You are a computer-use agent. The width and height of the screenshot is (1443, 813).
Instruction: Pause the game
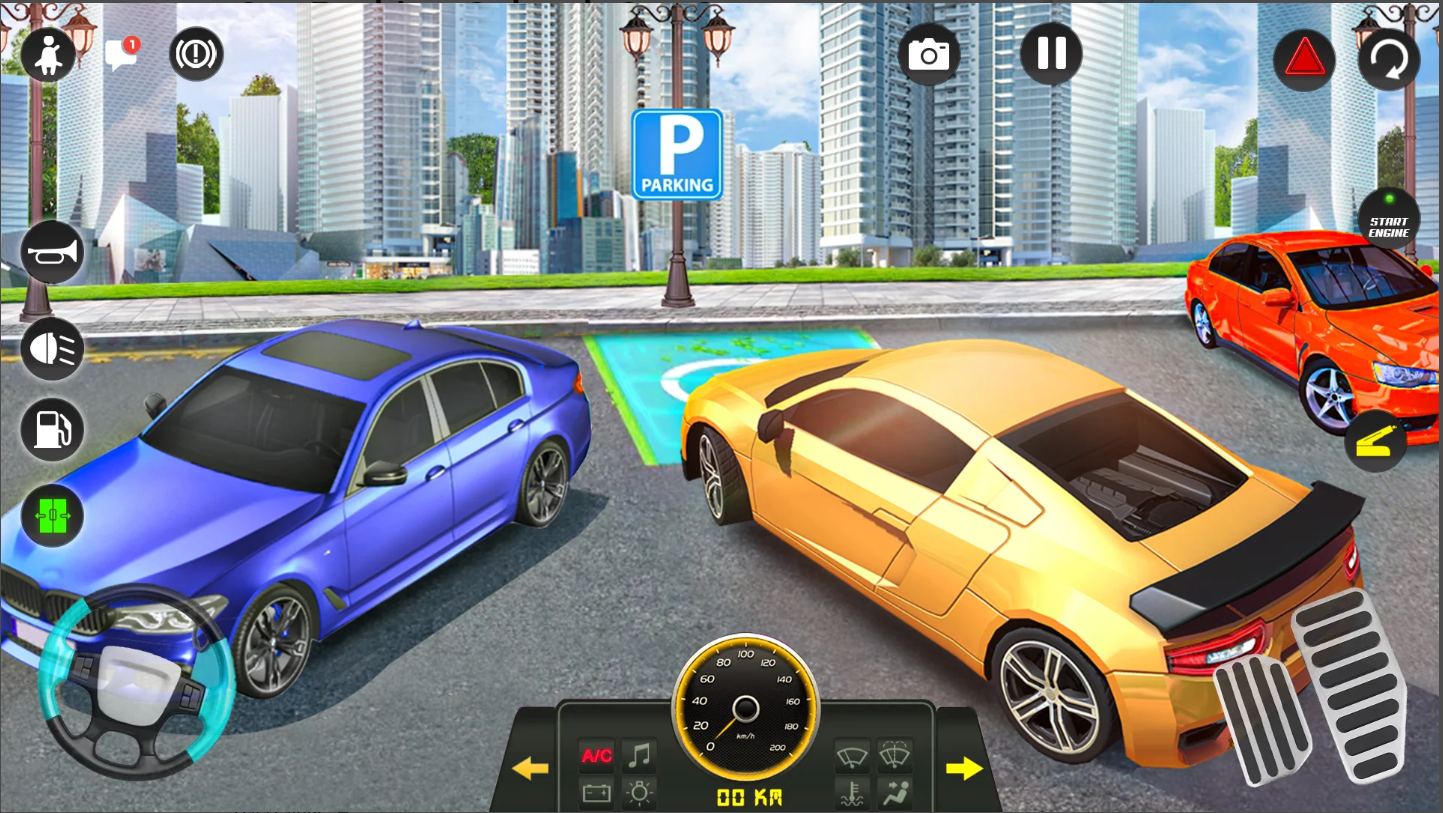[x=1051, y=53]
